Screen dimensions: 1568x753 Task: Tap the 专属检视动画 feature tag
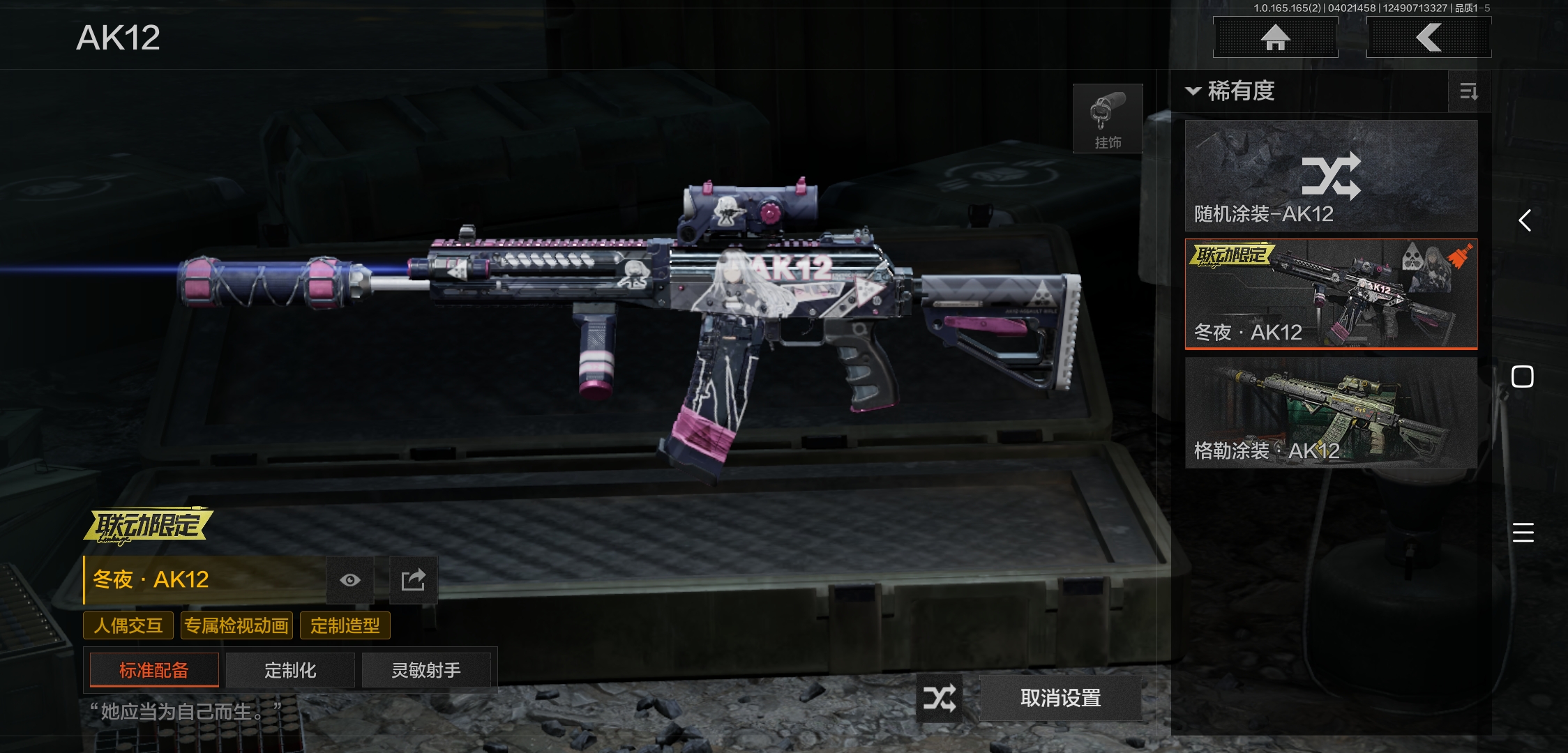[236, 625]
